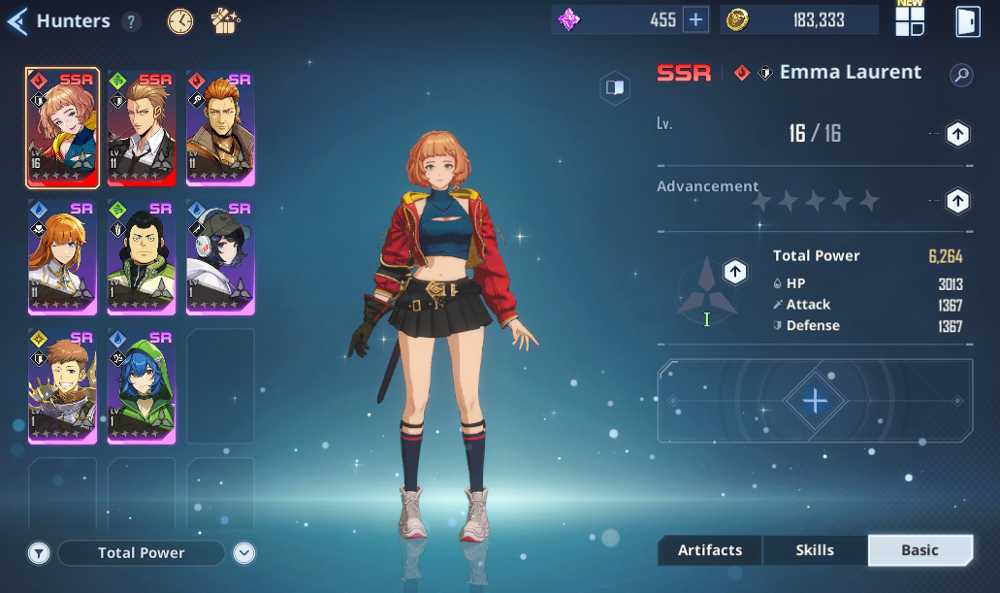This screenshot has width=1000, height=593.
Task: Open the grid menu marked NEW
Action: (x=910, y=21)
